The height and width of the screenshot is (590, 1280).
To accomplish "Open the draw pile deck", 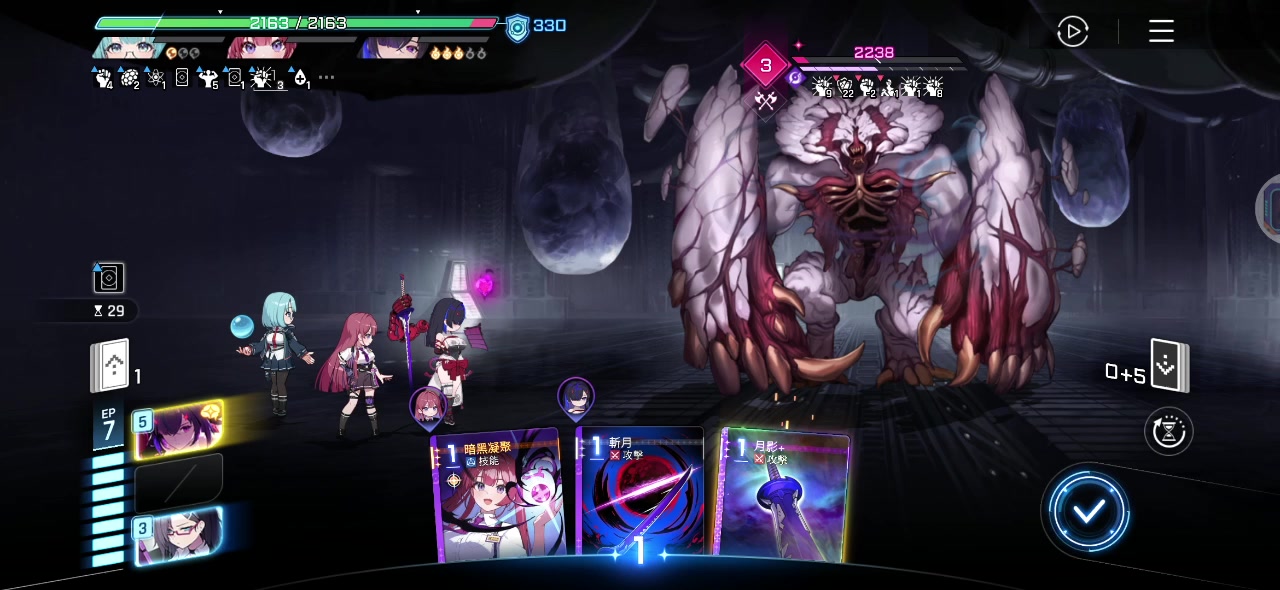I will (112, 366).
